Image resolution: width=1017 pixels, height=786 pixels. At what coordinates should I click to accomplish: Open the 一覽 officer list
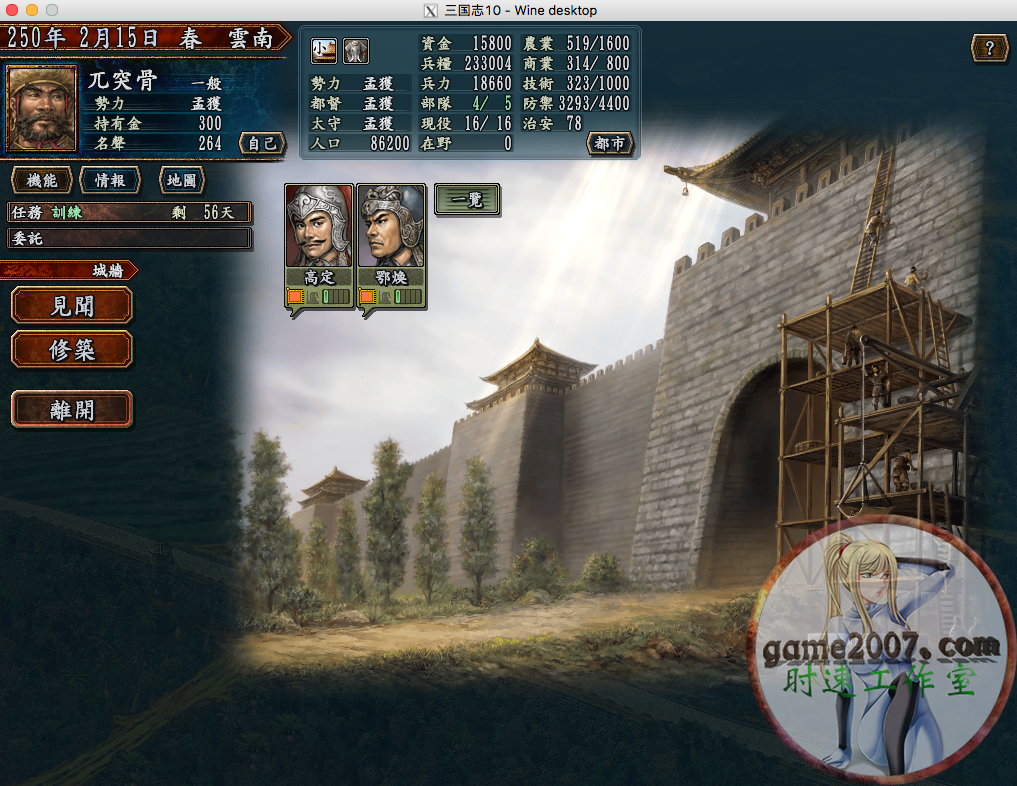(x=467, y=199)
